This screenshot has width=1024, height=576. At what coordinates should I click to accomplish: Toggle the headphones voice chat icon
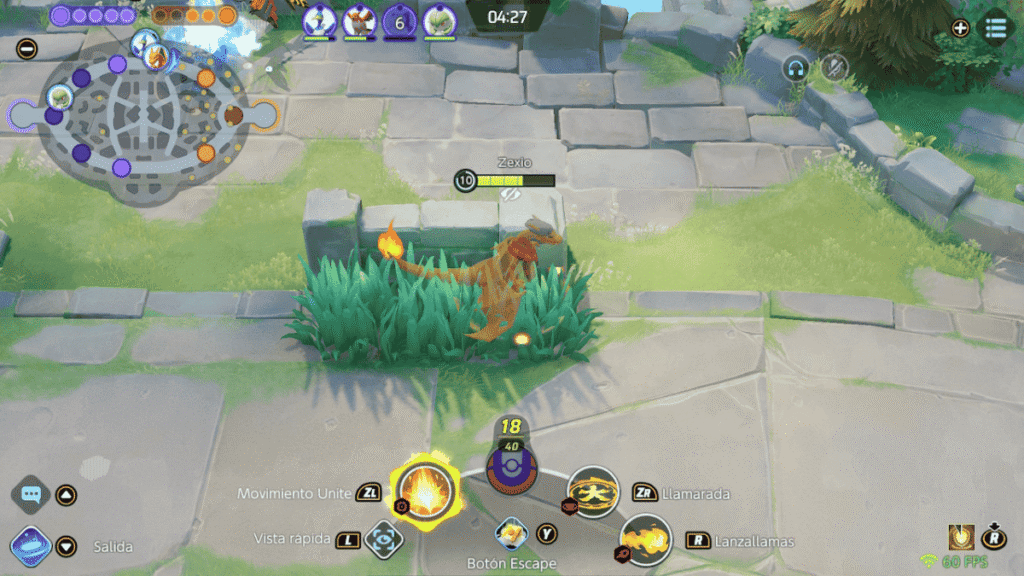[x=796, y=68]
